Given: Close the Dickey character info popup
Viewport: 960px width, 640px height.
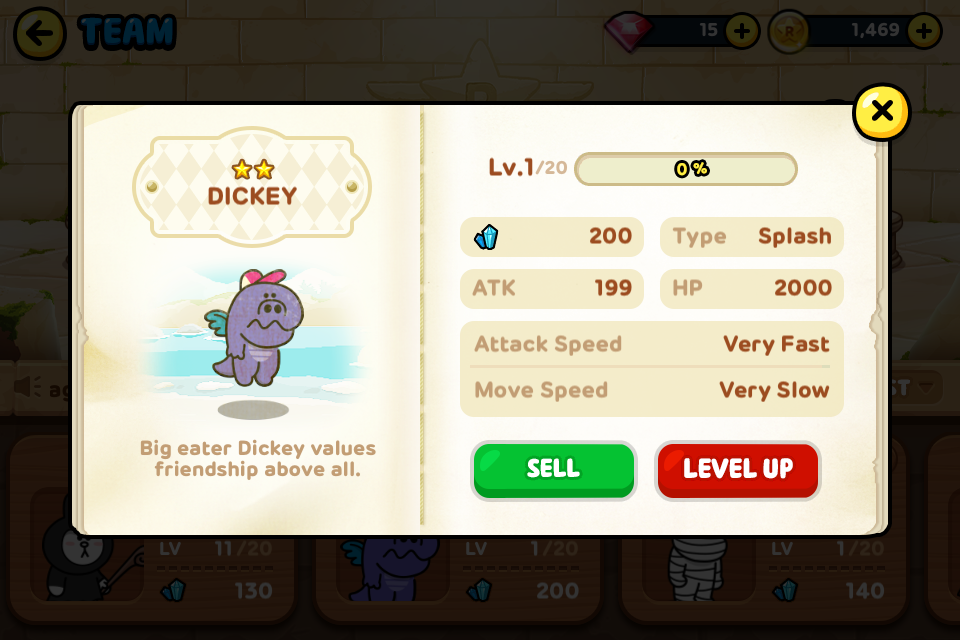Looking at the screenshot, I should click(x=881, y=112).
